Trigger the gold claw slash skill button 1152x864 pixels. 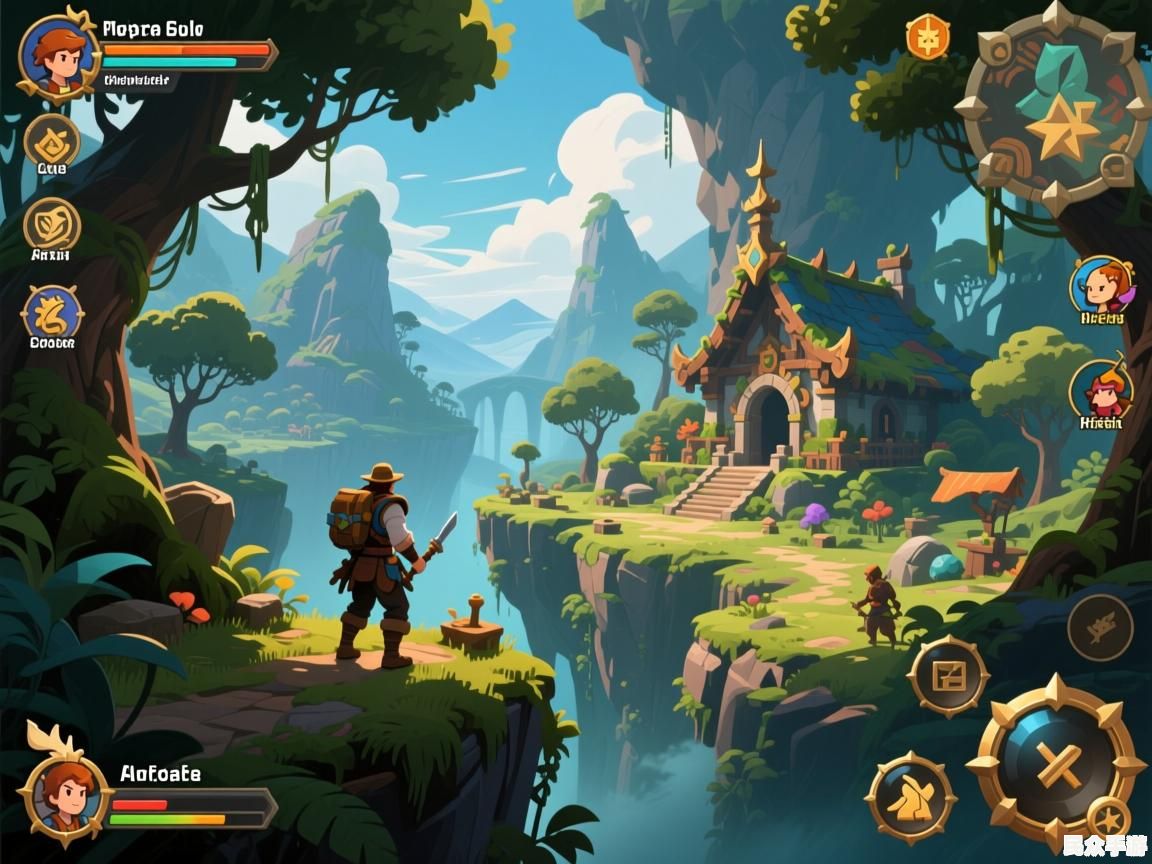[x=910, y=798]
